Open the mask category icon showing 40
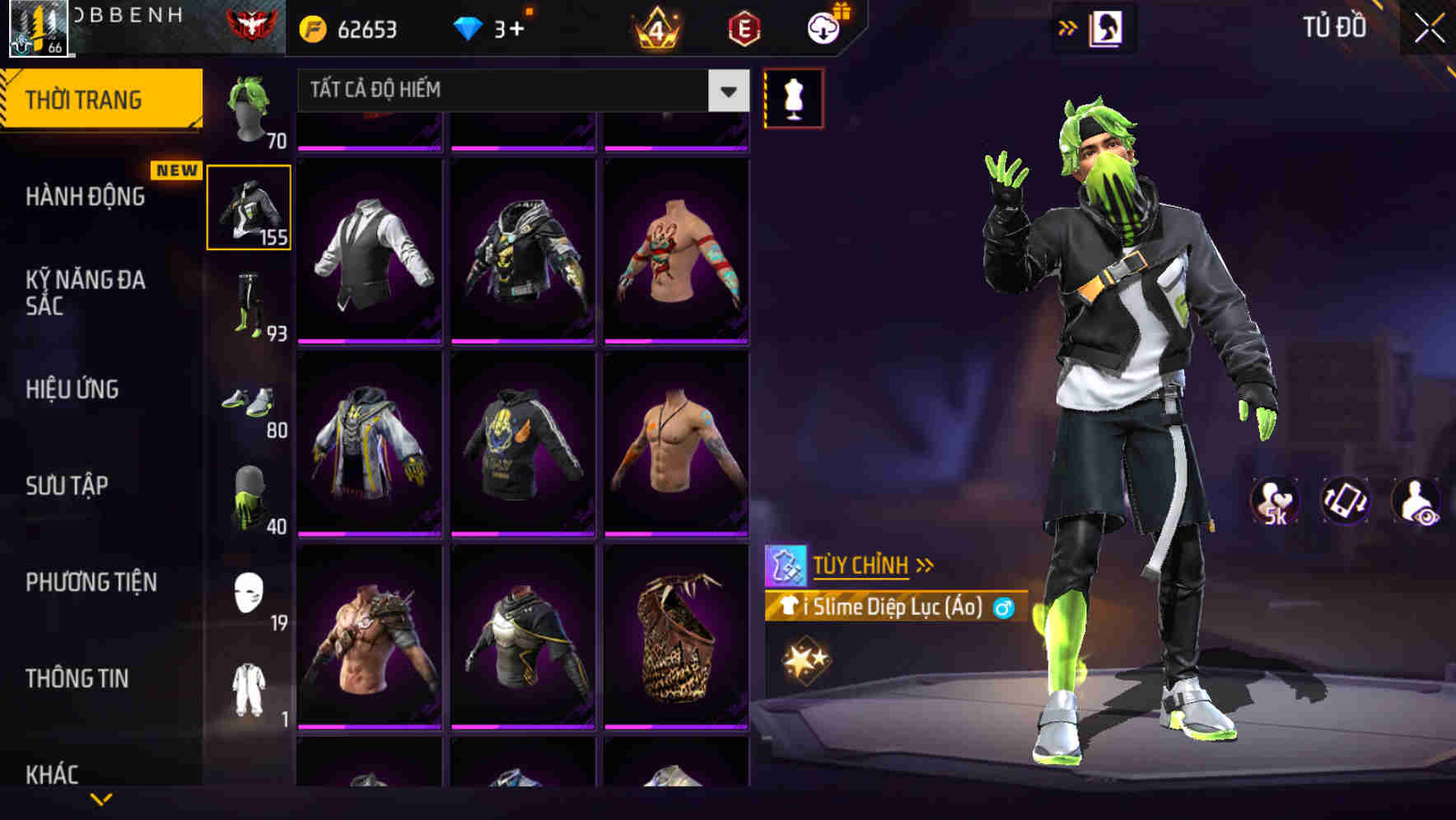Screen dimensions: 1456x820 pyautogui.click(x=247, y=498)
